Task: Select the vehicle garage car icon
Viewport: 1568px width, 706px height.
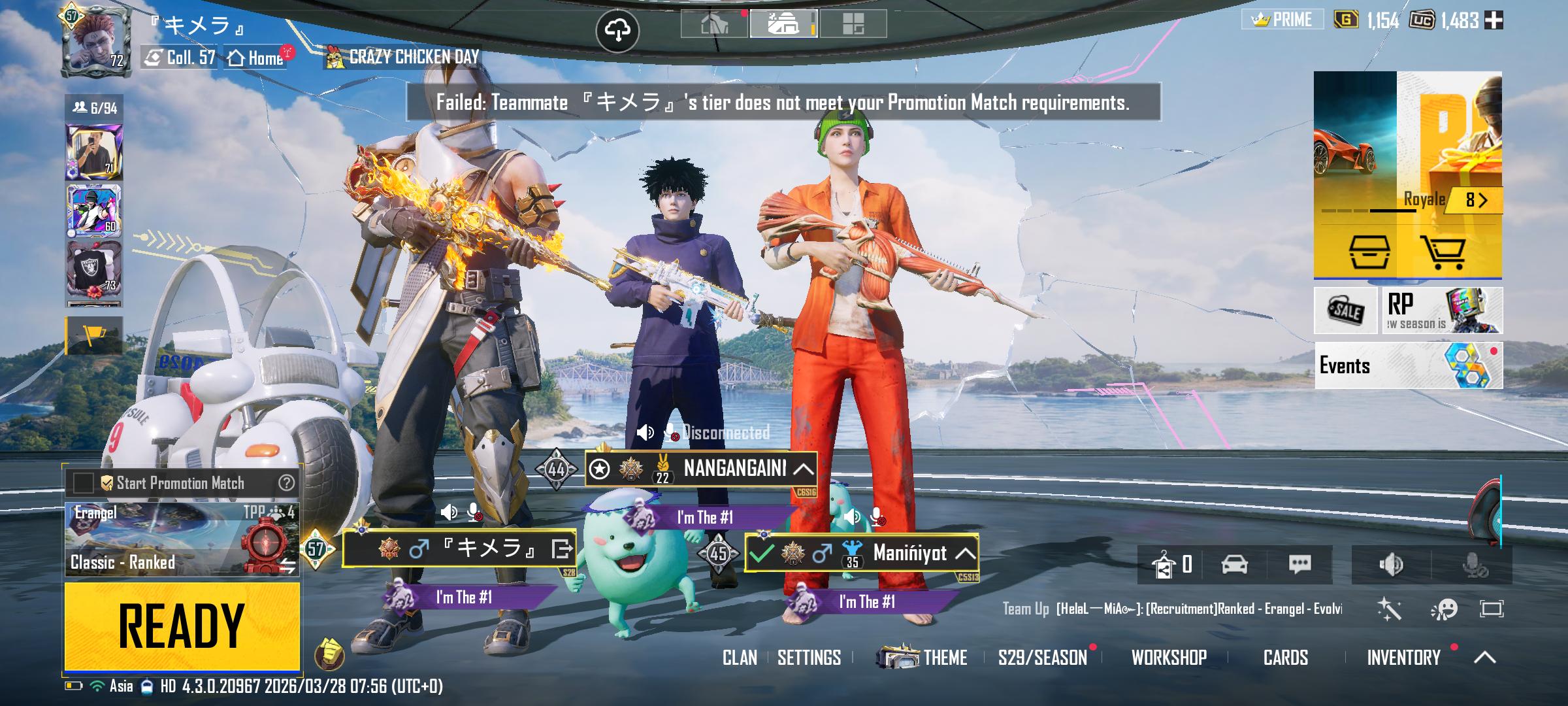Action: 1234,564
